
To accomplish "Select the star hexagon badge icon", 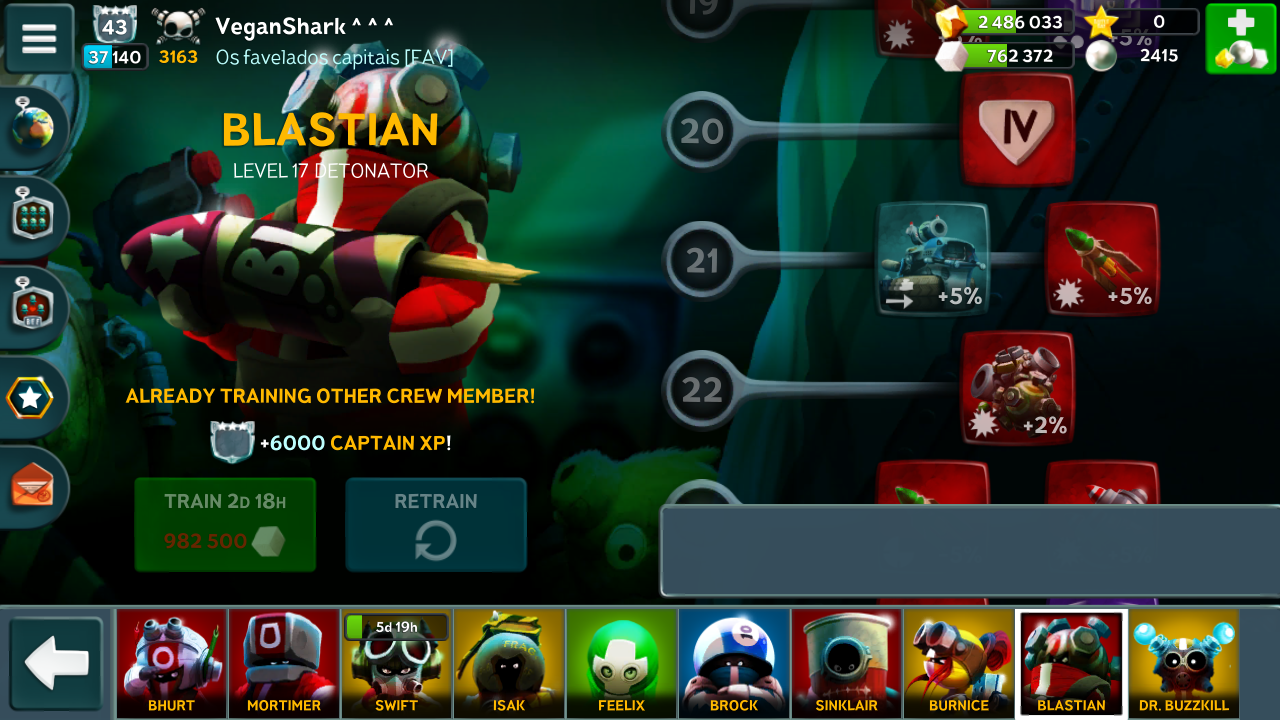I will (30, 399).
